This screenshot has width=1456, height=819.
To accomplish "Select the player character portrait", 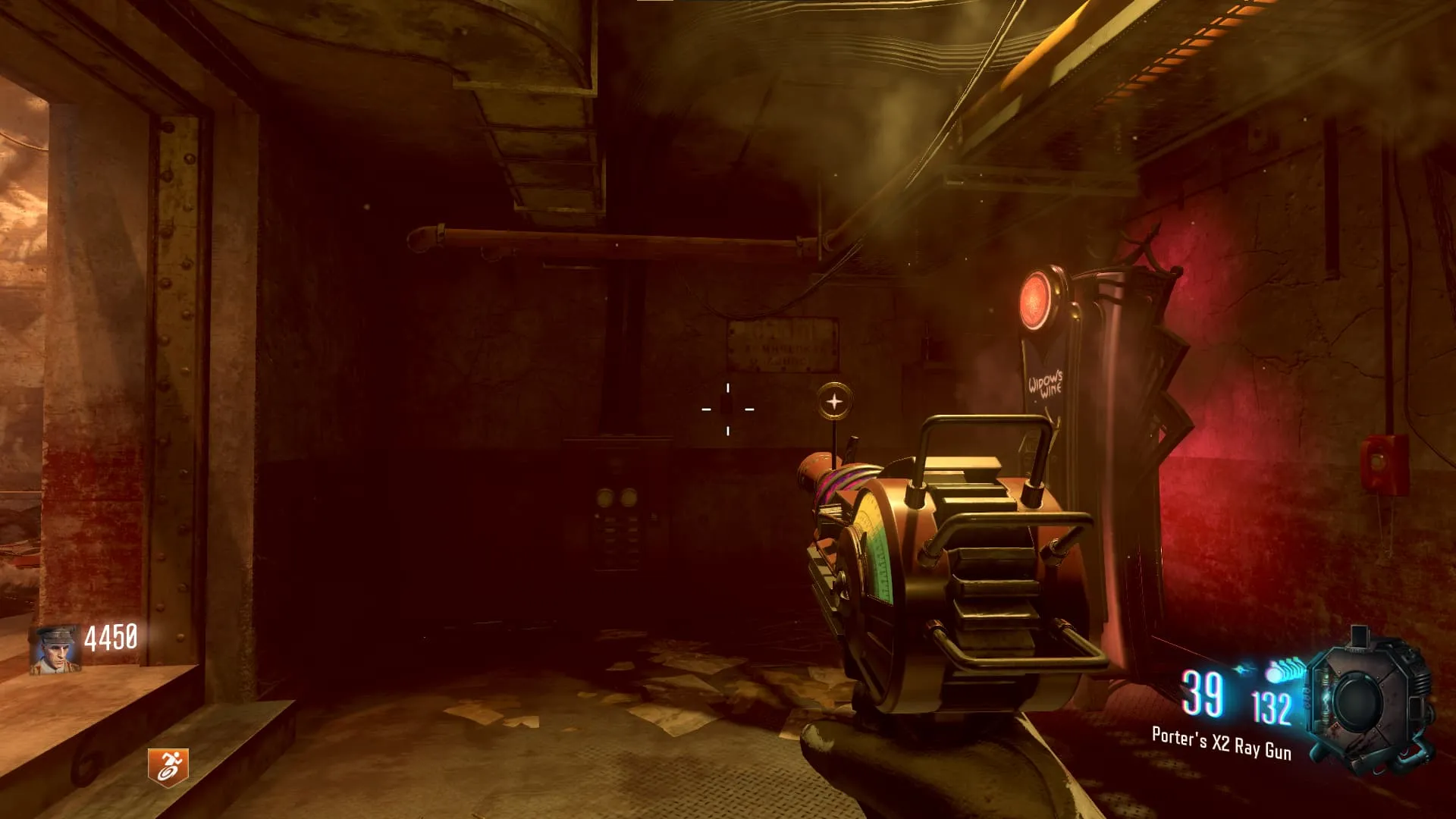I will click(x=55, y=650).
